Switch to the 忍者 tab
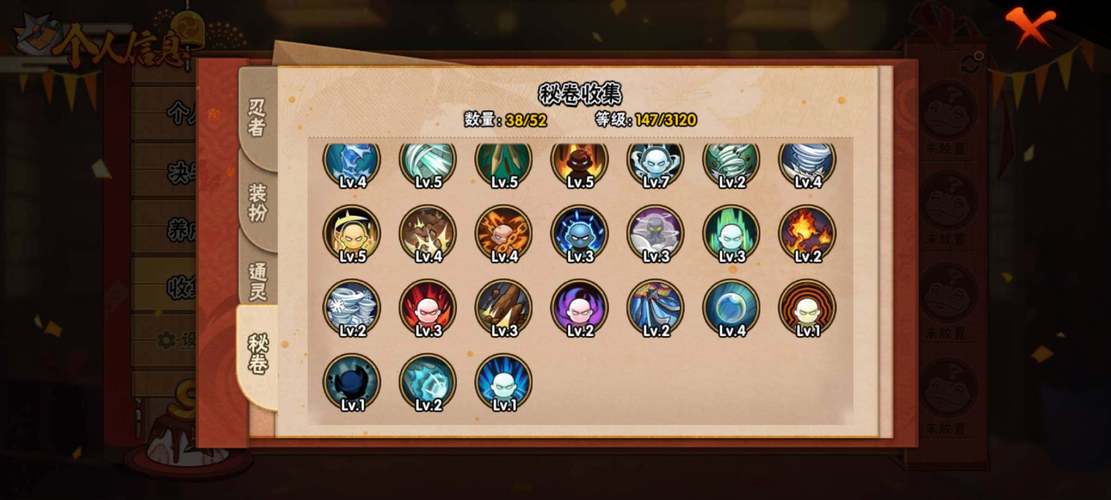This screenshot has width=1111, height=500. tap(258, 117)
